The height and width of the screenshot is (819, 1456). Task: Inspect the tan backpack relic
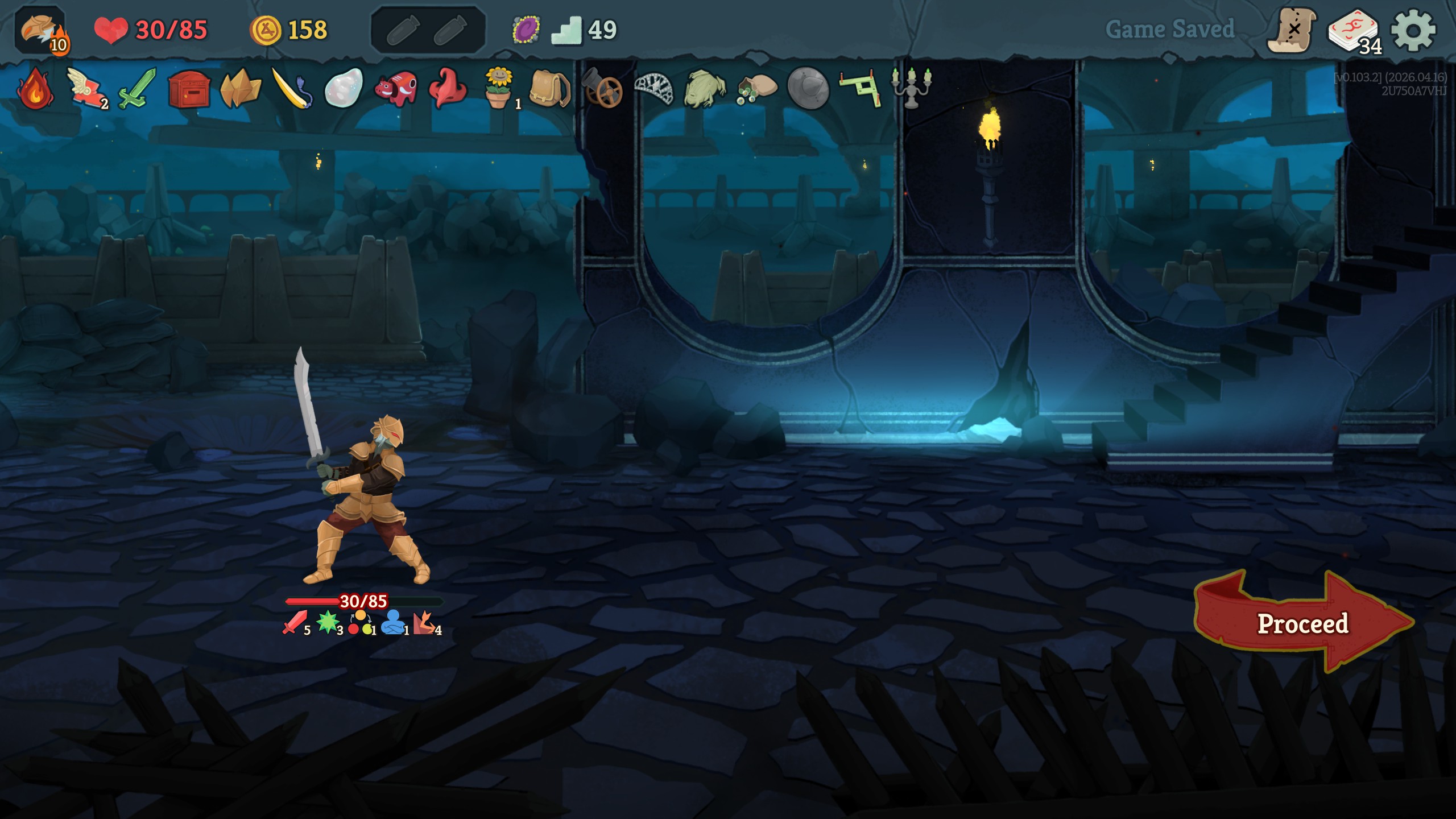549,89
